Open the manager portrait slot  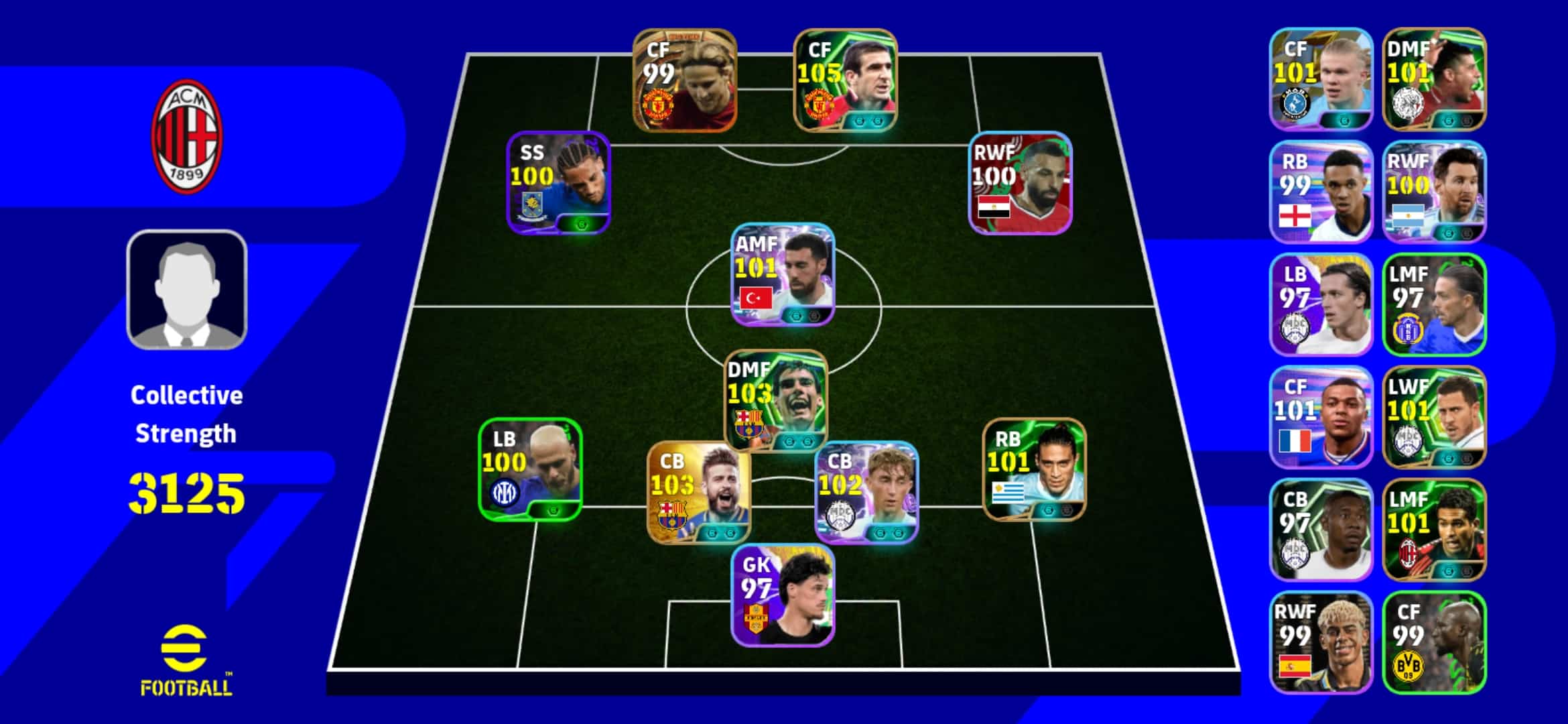pyautogui.click(x=187, y=290)
